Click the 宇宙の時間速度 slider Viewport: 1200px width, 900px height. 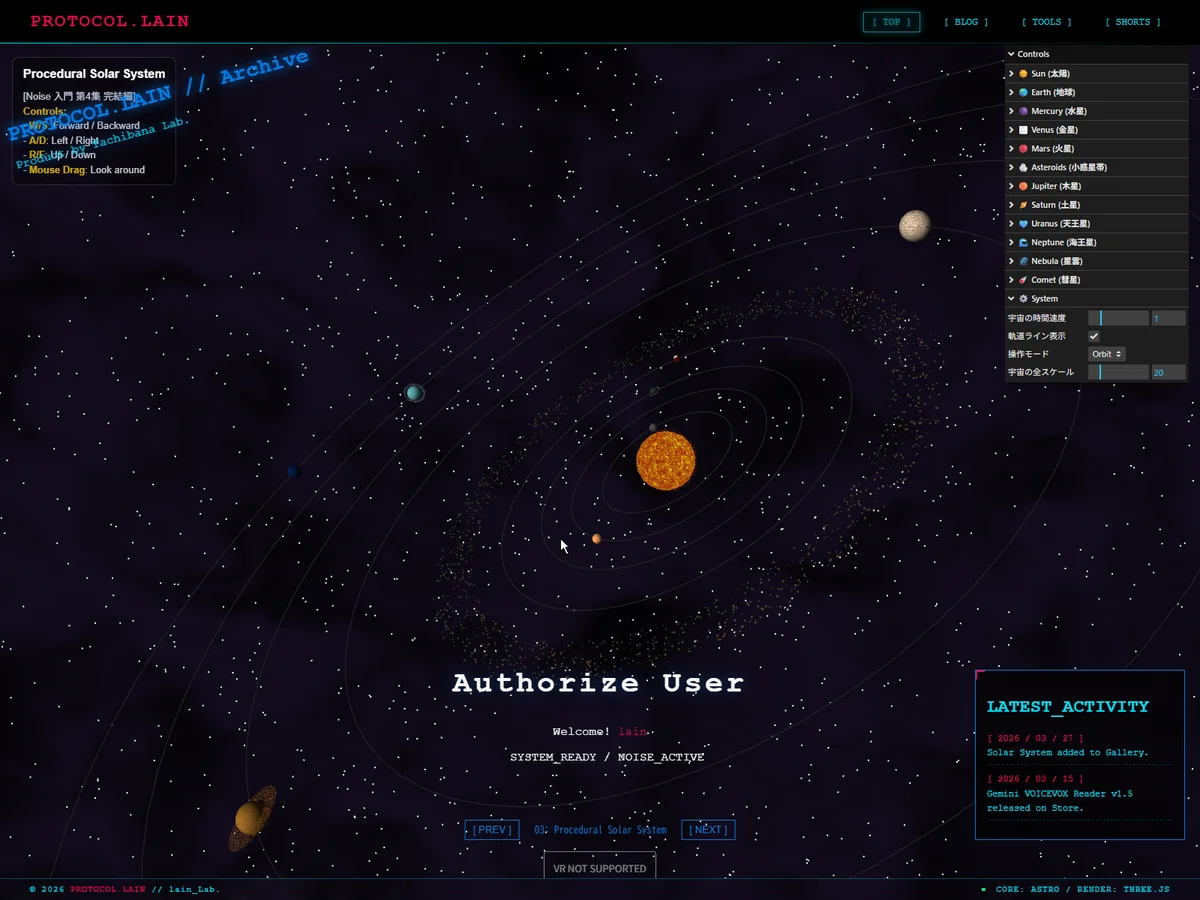pyautogui.click(x=1118, y=318)
